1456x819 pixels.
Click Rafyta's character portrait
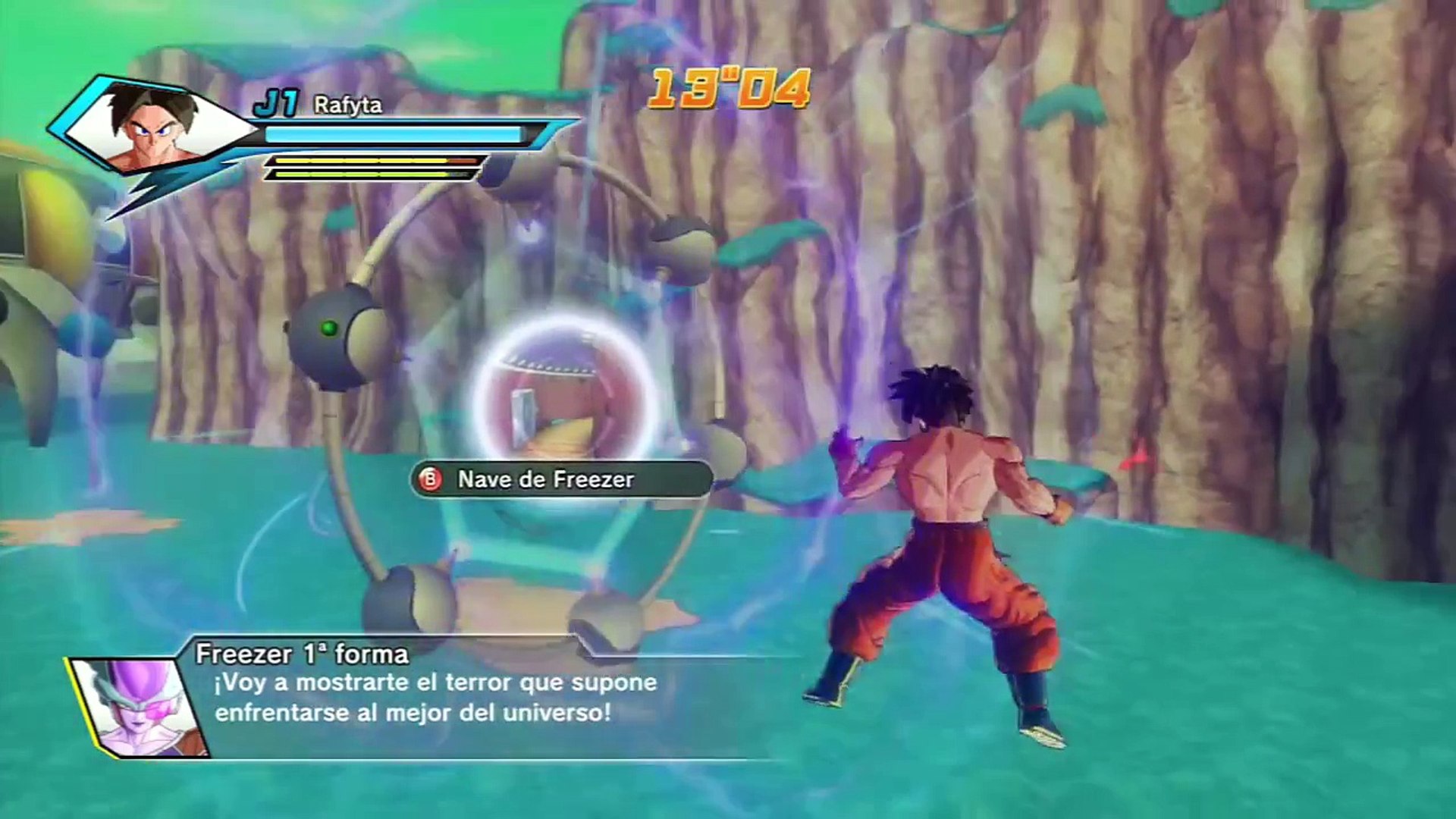[155, 127]
